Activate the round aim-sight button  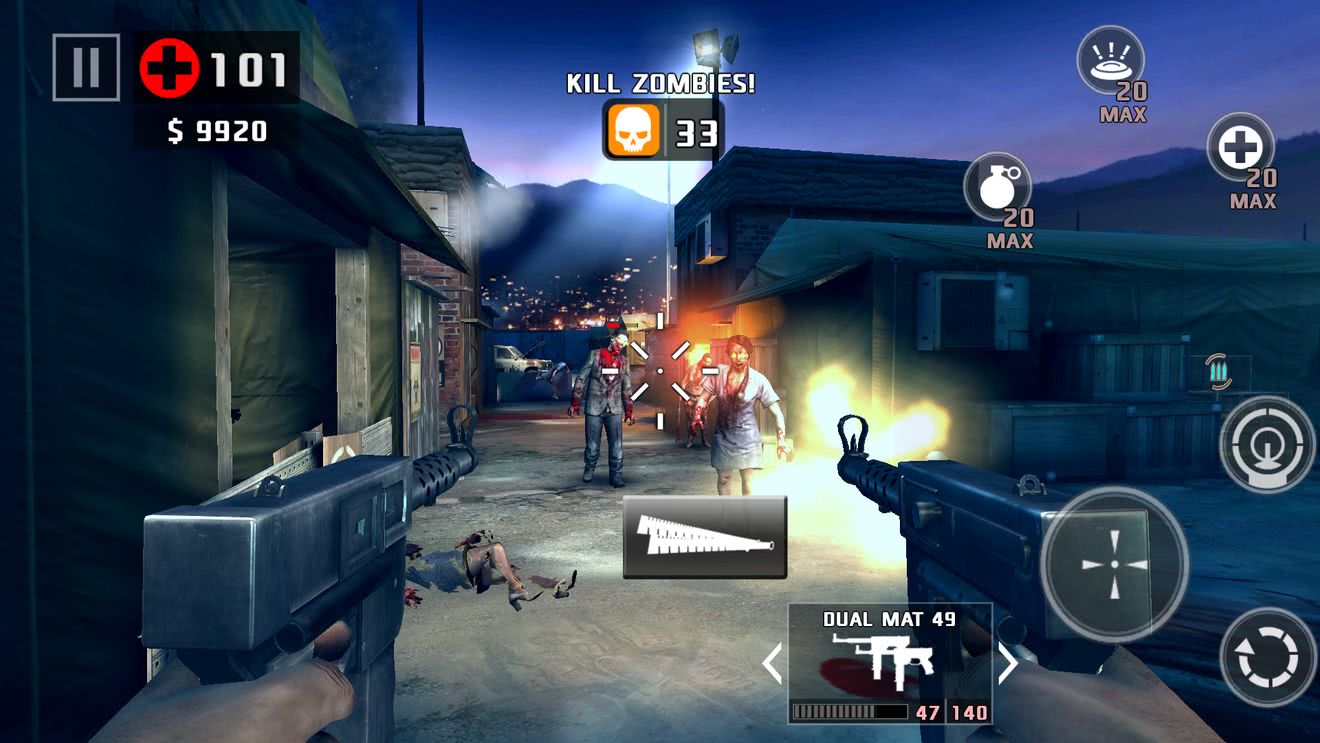(1267, 444)
